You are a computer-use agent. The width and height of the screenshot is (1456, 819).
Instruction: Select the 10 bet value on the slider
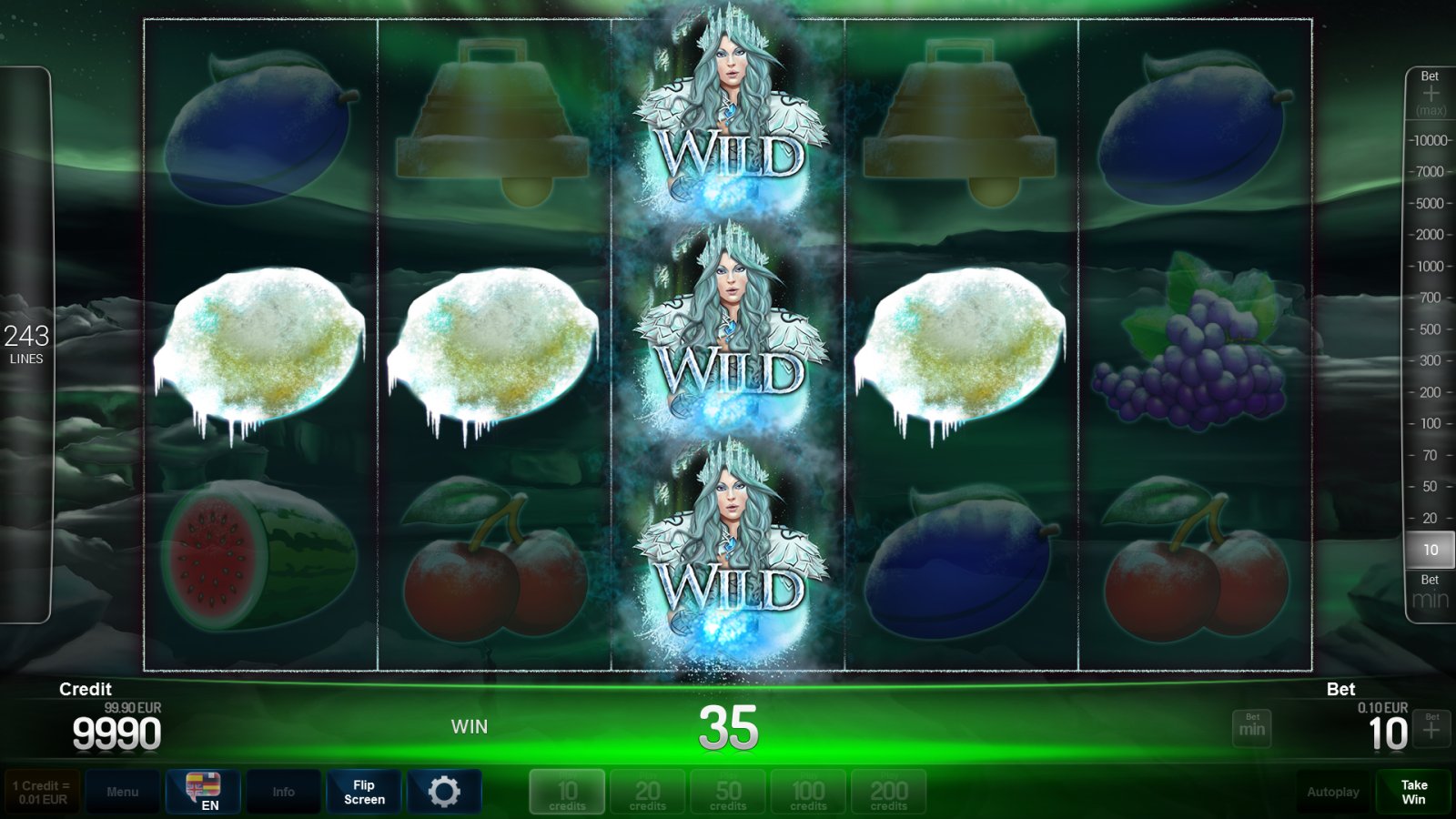[x=1430, y=550]
